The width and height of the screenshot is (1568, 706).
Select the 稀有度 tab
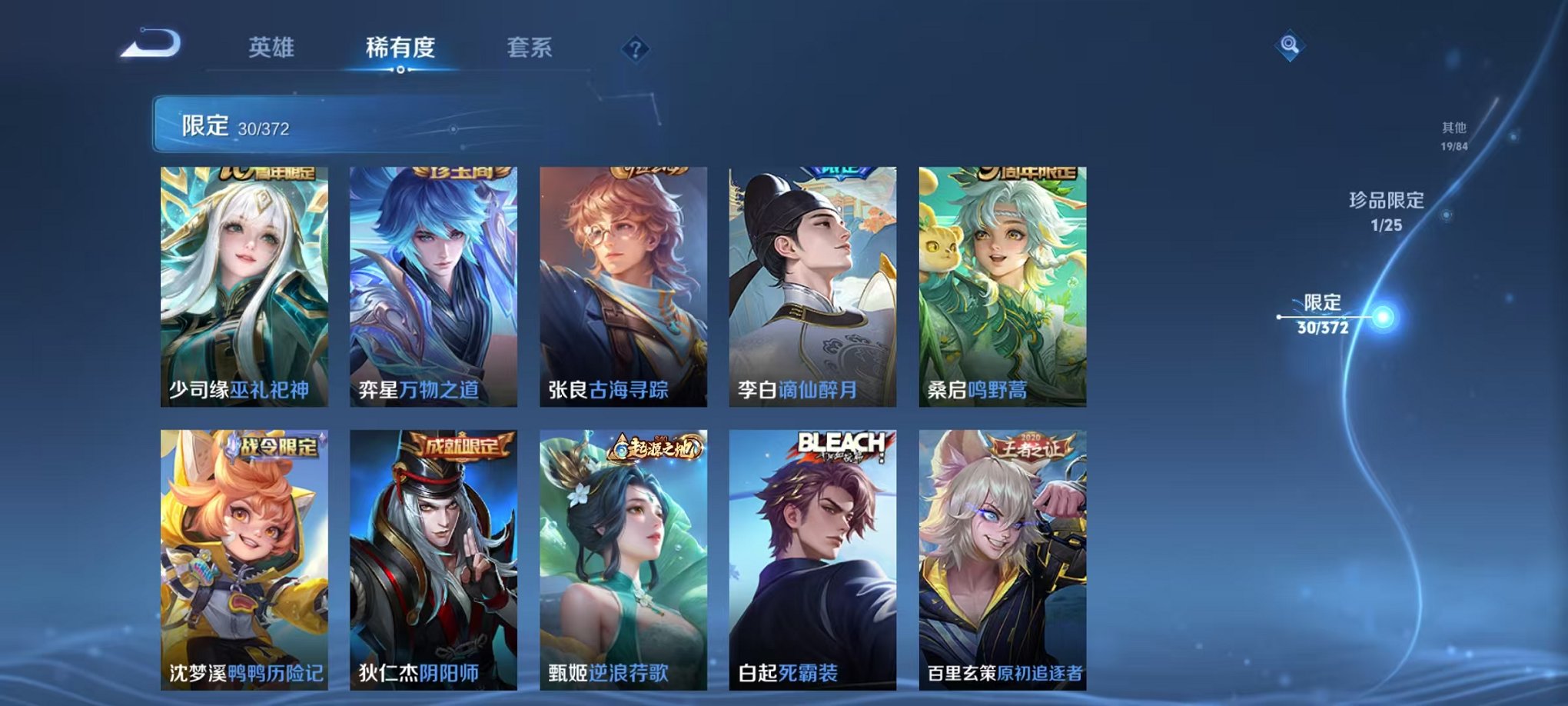click(399, 46)
